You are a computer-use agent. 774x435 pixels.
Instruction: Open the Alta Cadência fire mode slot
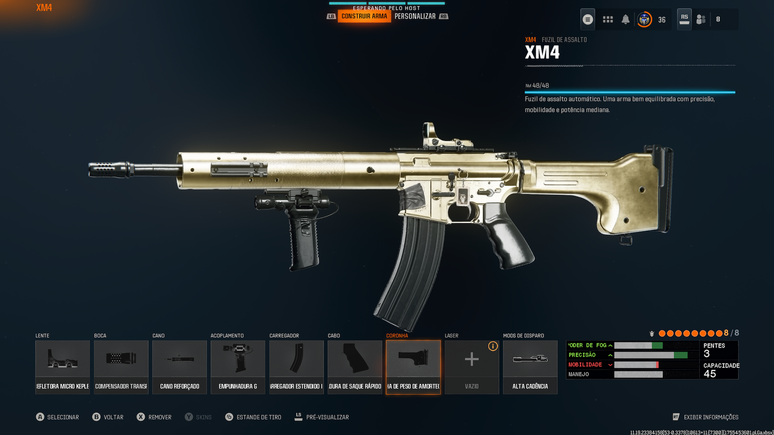pyautogui.click(x=530, y=366)
